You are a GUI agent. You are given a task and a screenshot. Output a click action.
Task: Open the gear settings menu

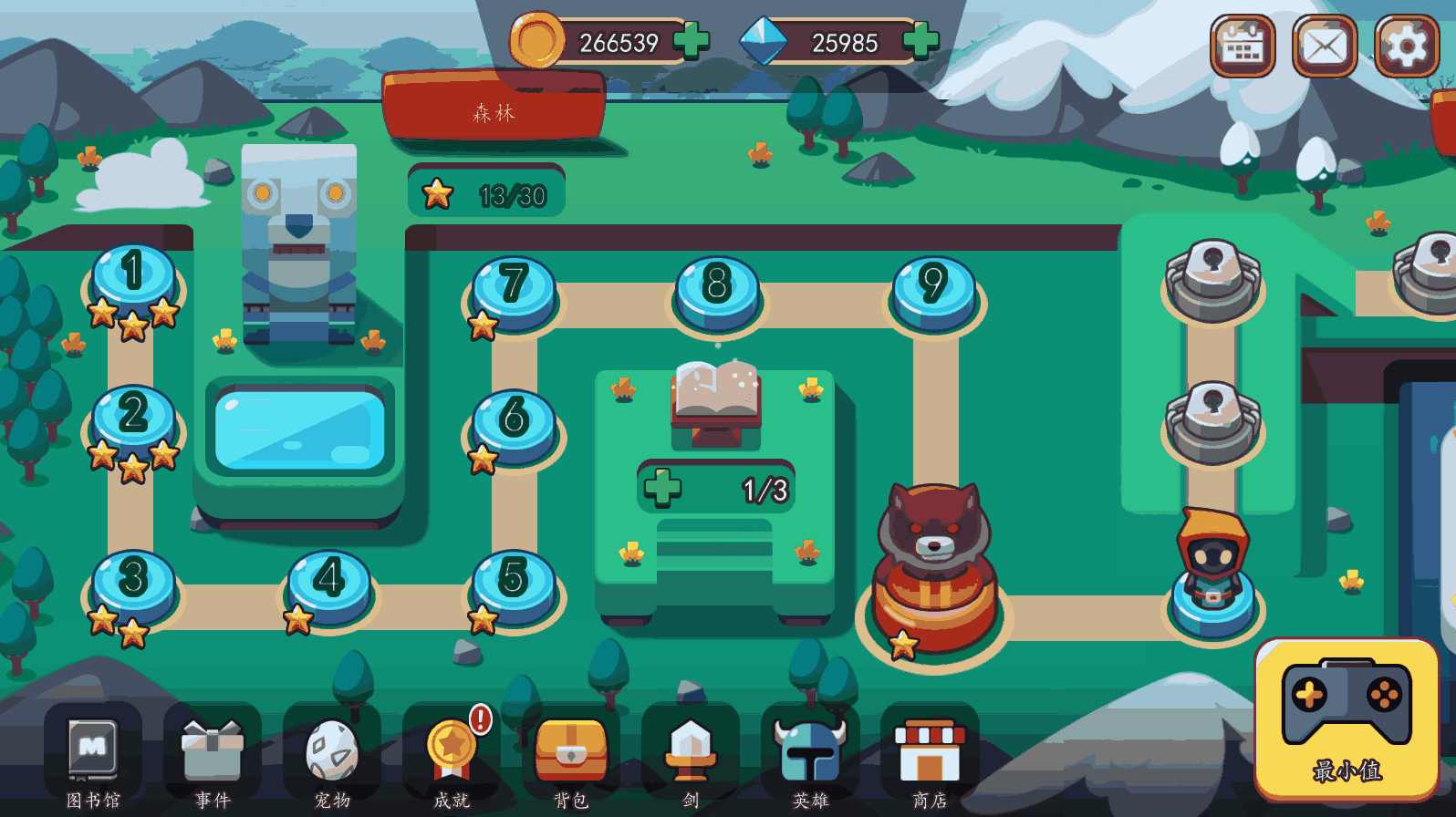coord(1406,46)
